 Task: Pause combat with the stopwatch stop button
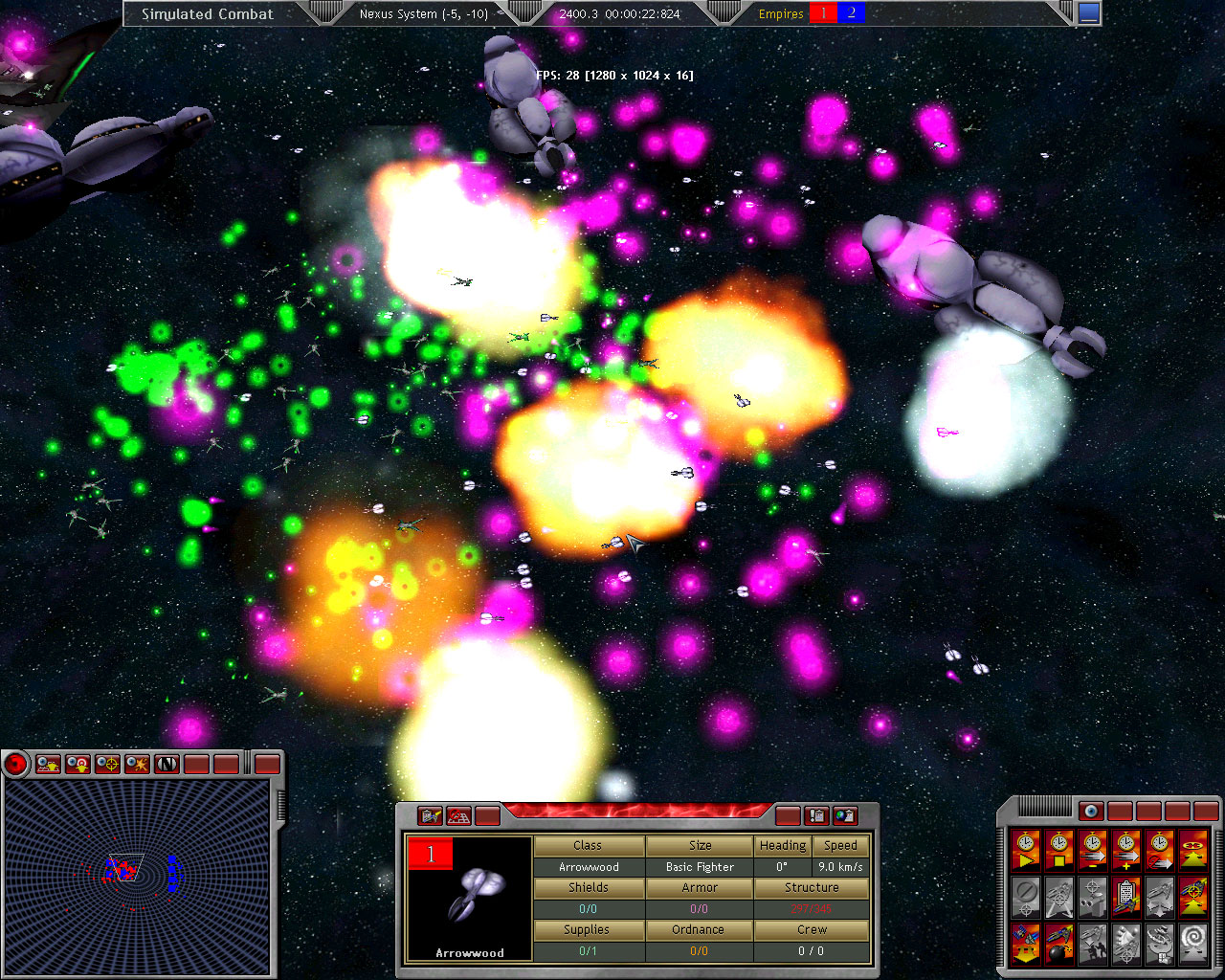tap(1058, 849)
